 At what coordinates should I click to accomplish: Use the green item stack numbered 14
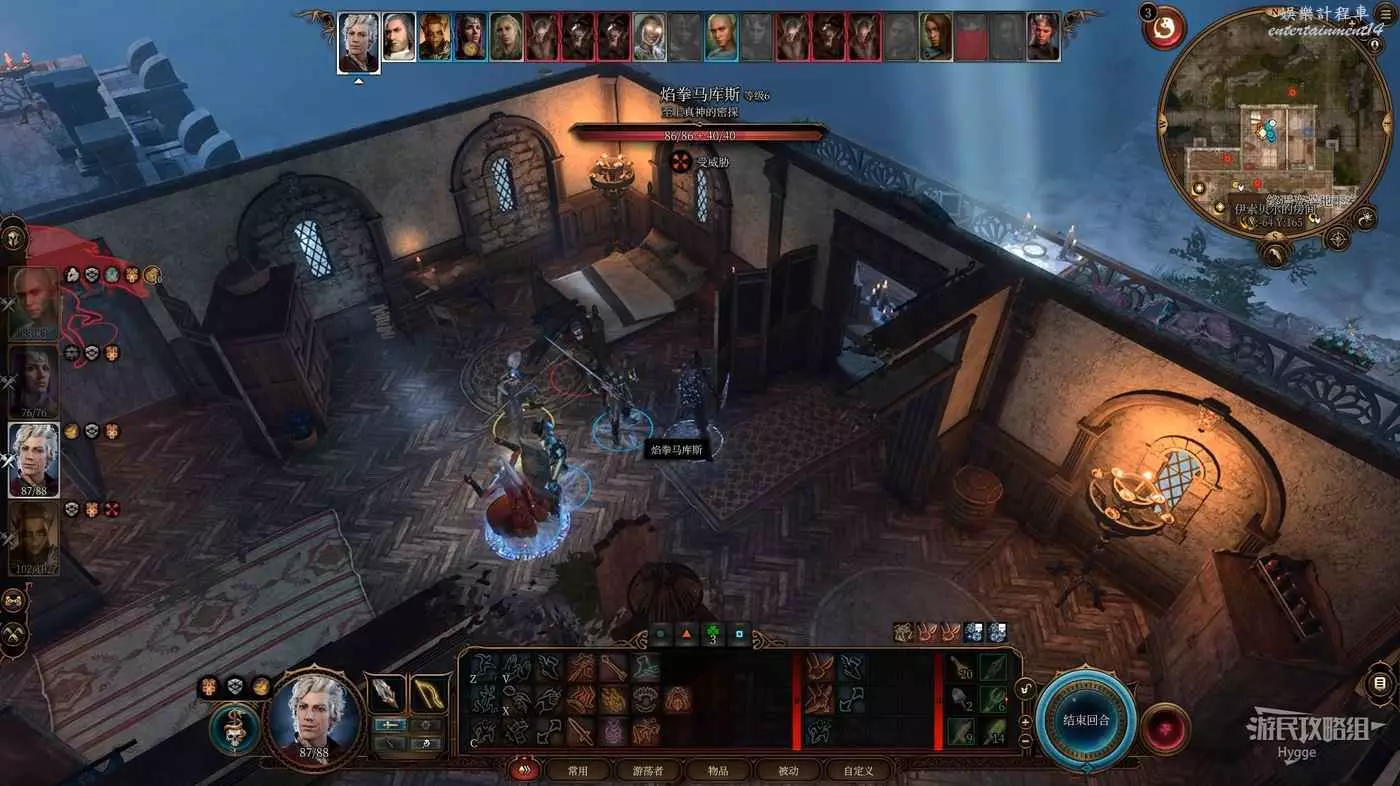993,730
